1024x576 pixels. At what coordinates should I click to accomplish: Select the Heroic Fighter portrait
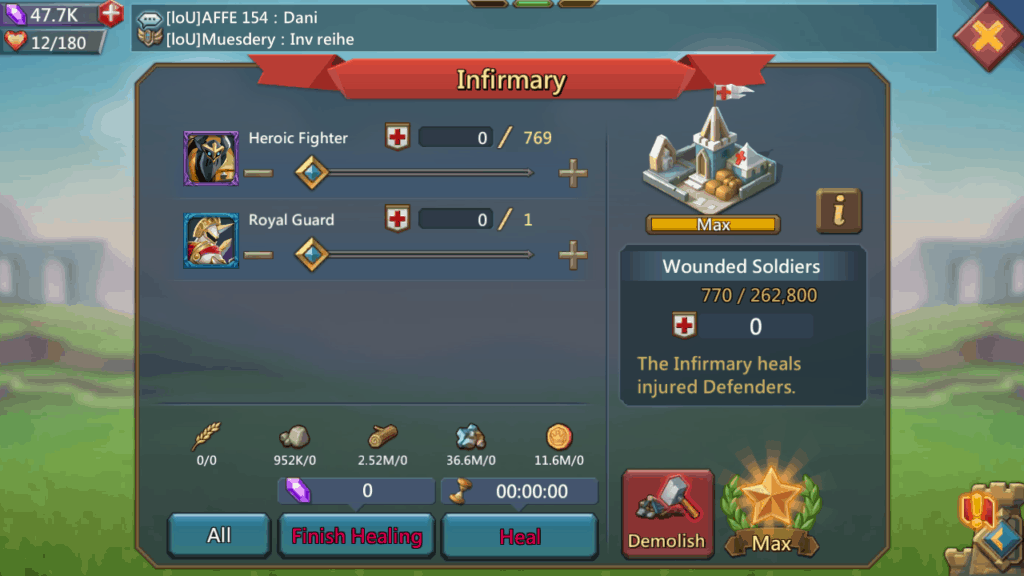pos(211,158)
